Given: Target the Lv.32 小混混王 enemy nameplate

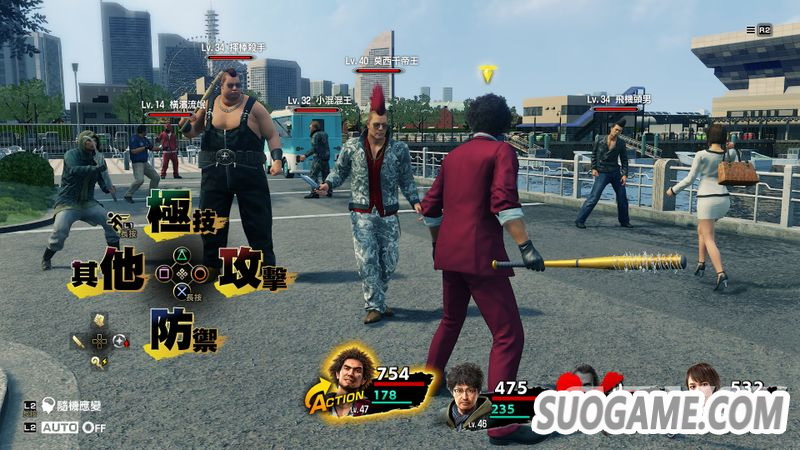Looking at the screenshot, I should [316, 101].
